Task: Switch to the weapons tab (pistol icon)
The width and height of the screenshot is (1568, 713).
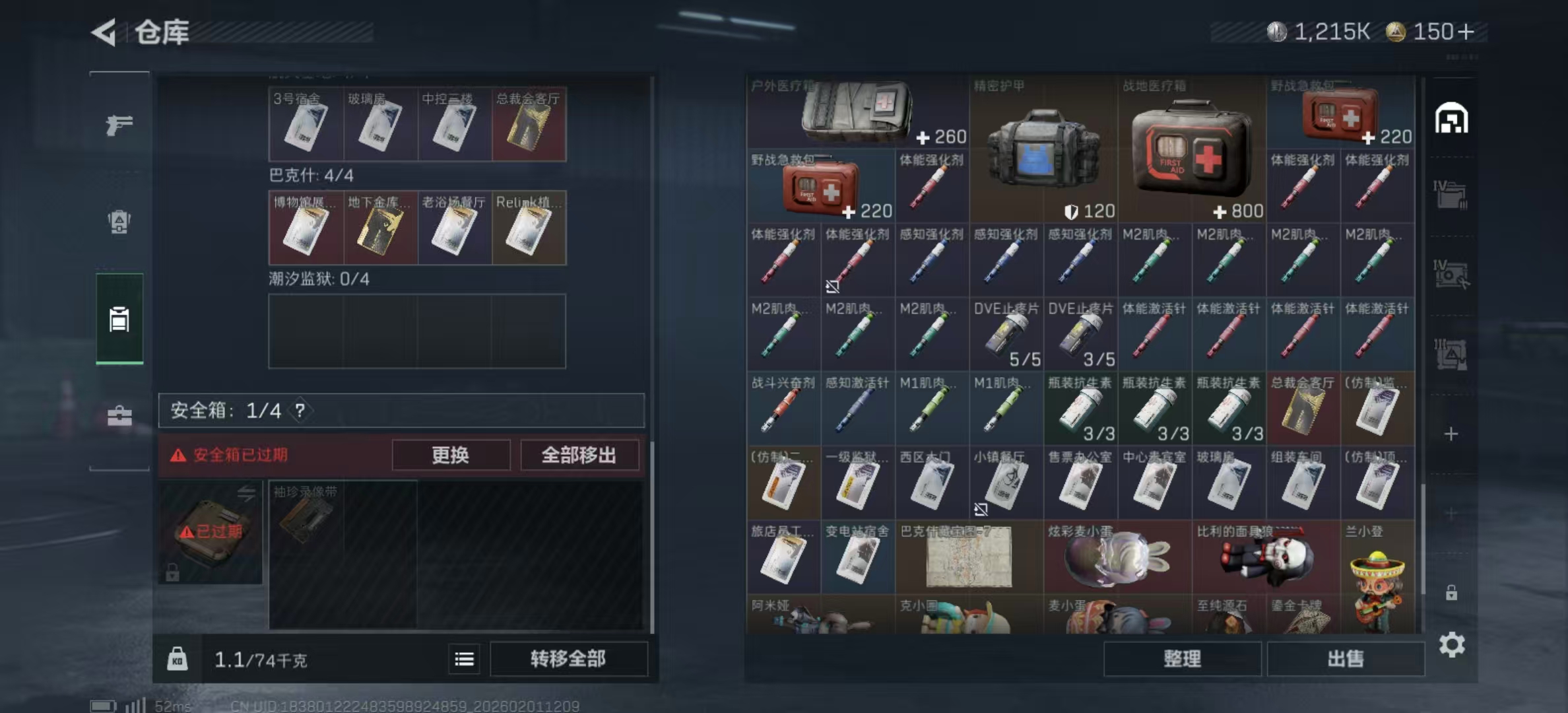Action: click(x=119, y=122)
